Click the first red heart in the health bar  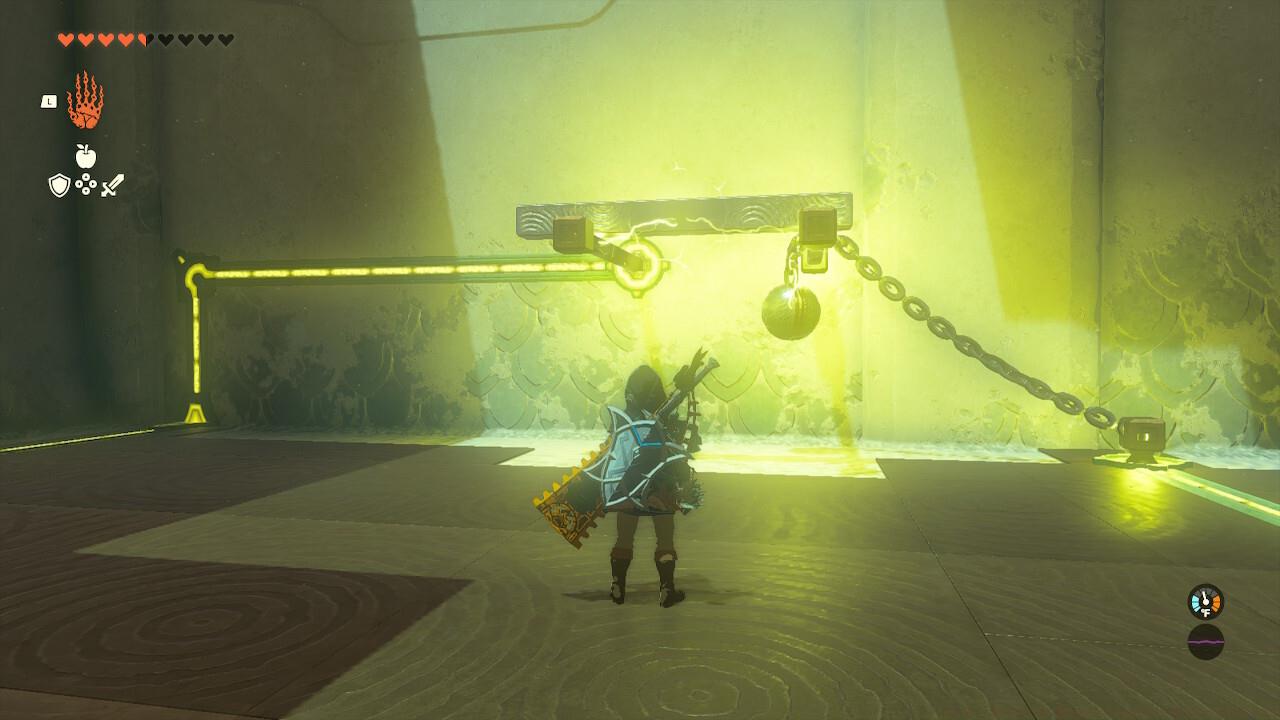66,40
